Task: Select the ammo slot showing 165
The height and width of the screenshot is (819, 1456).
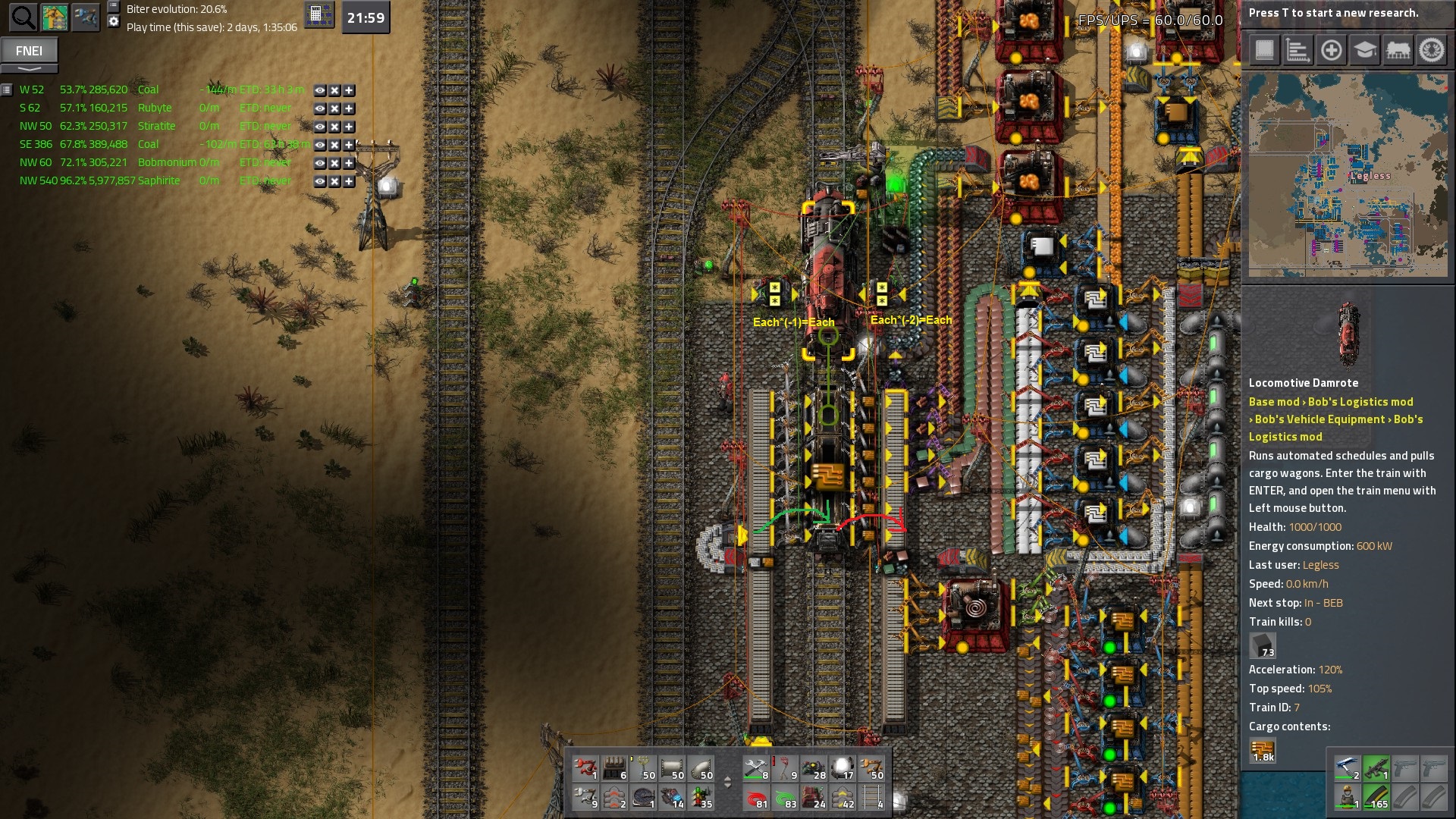Action: click(1376, 797)
